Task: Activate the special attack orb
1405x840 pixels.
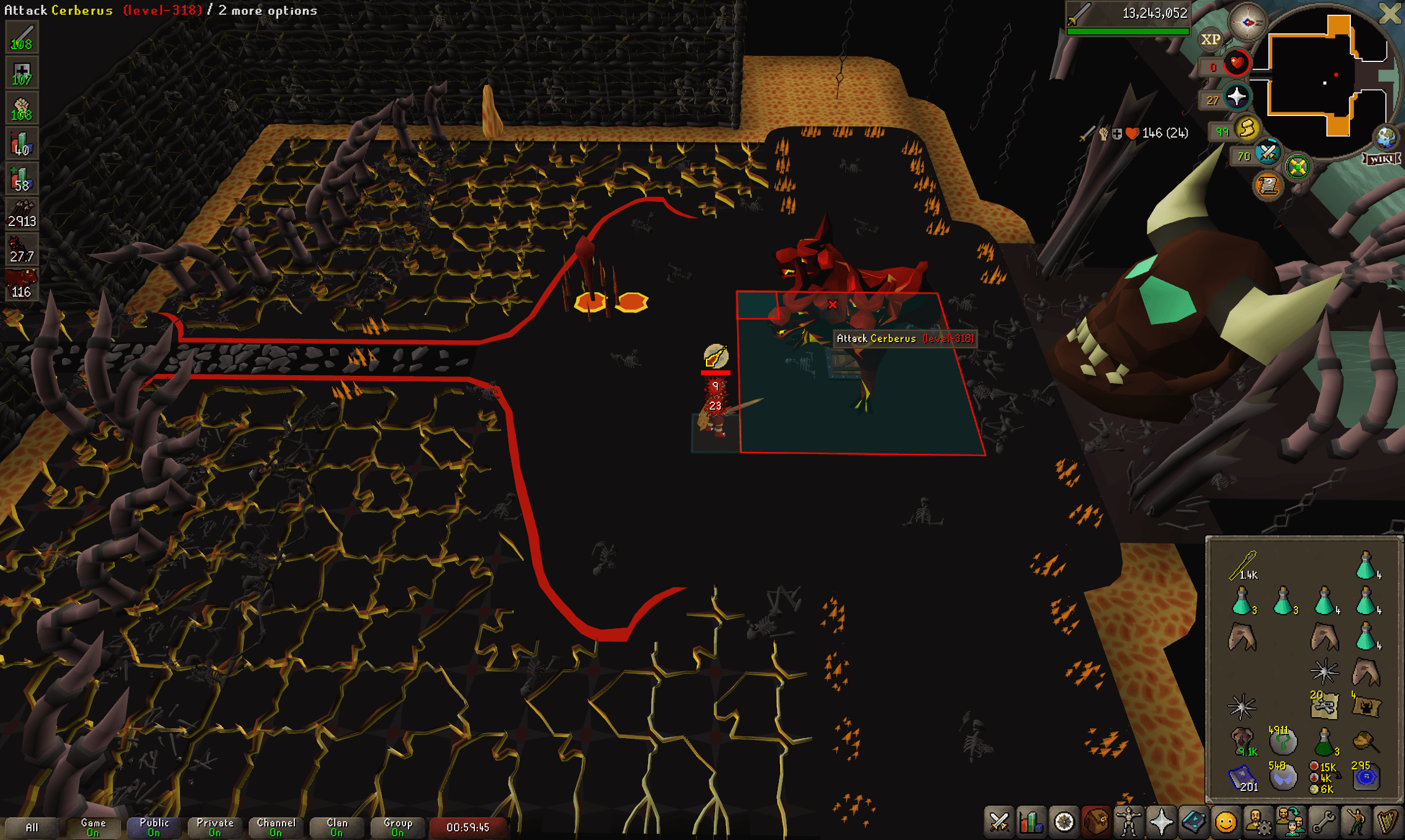Action: pos(1267,153)
